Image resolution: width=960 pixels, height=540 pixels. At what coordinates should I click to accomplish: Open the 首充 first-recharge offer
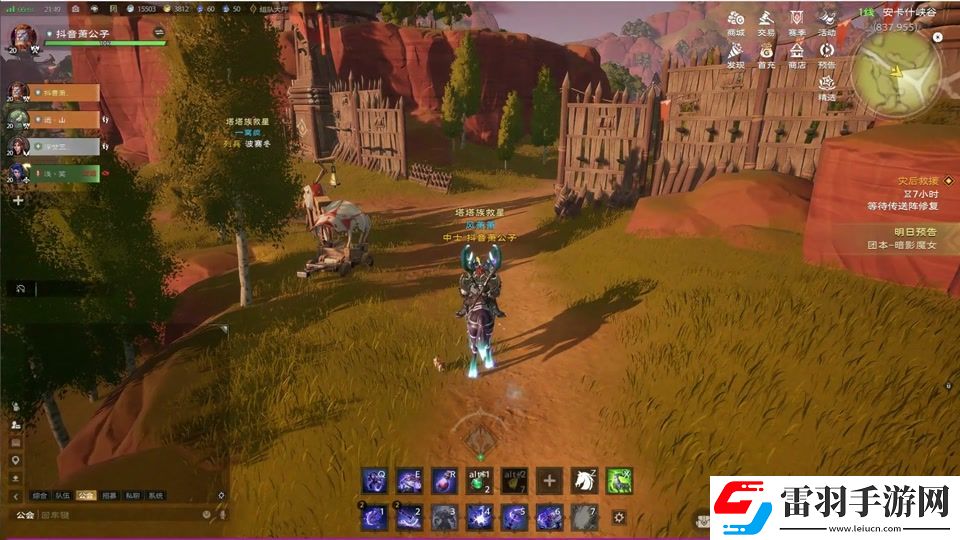[766, 54]
